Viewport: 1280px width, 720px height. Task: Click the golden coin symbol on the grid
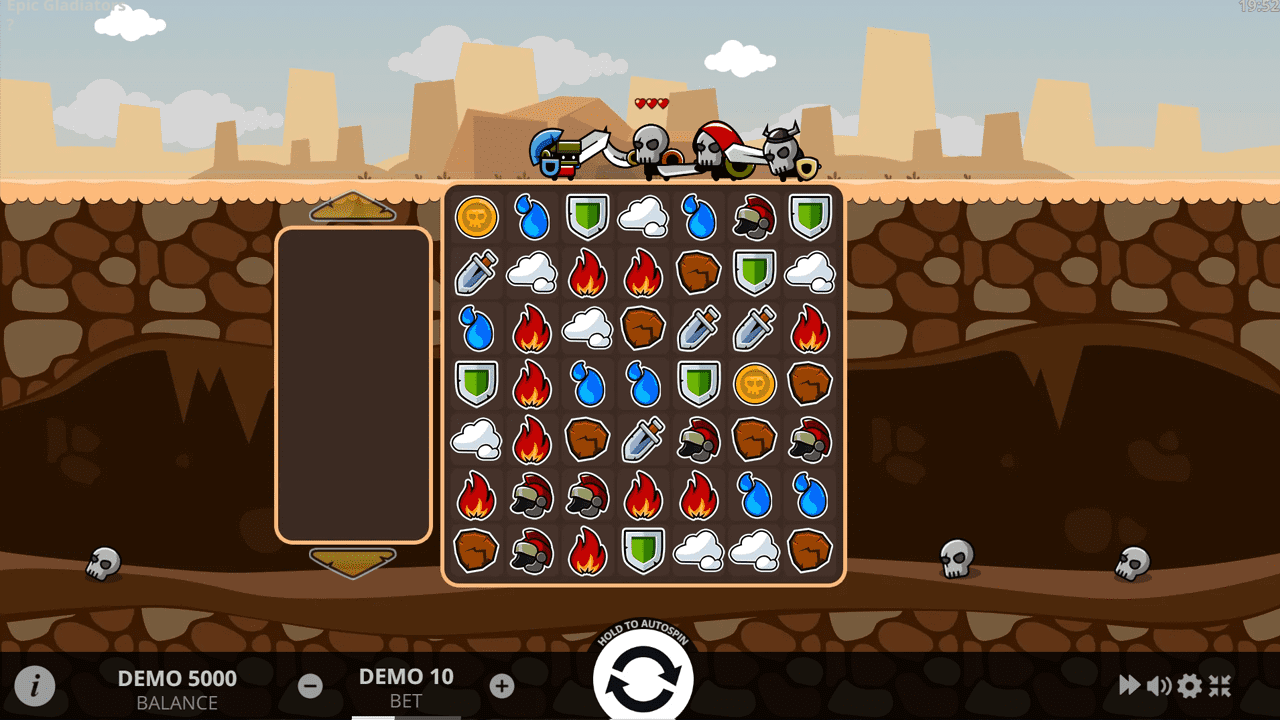(475, 217)
